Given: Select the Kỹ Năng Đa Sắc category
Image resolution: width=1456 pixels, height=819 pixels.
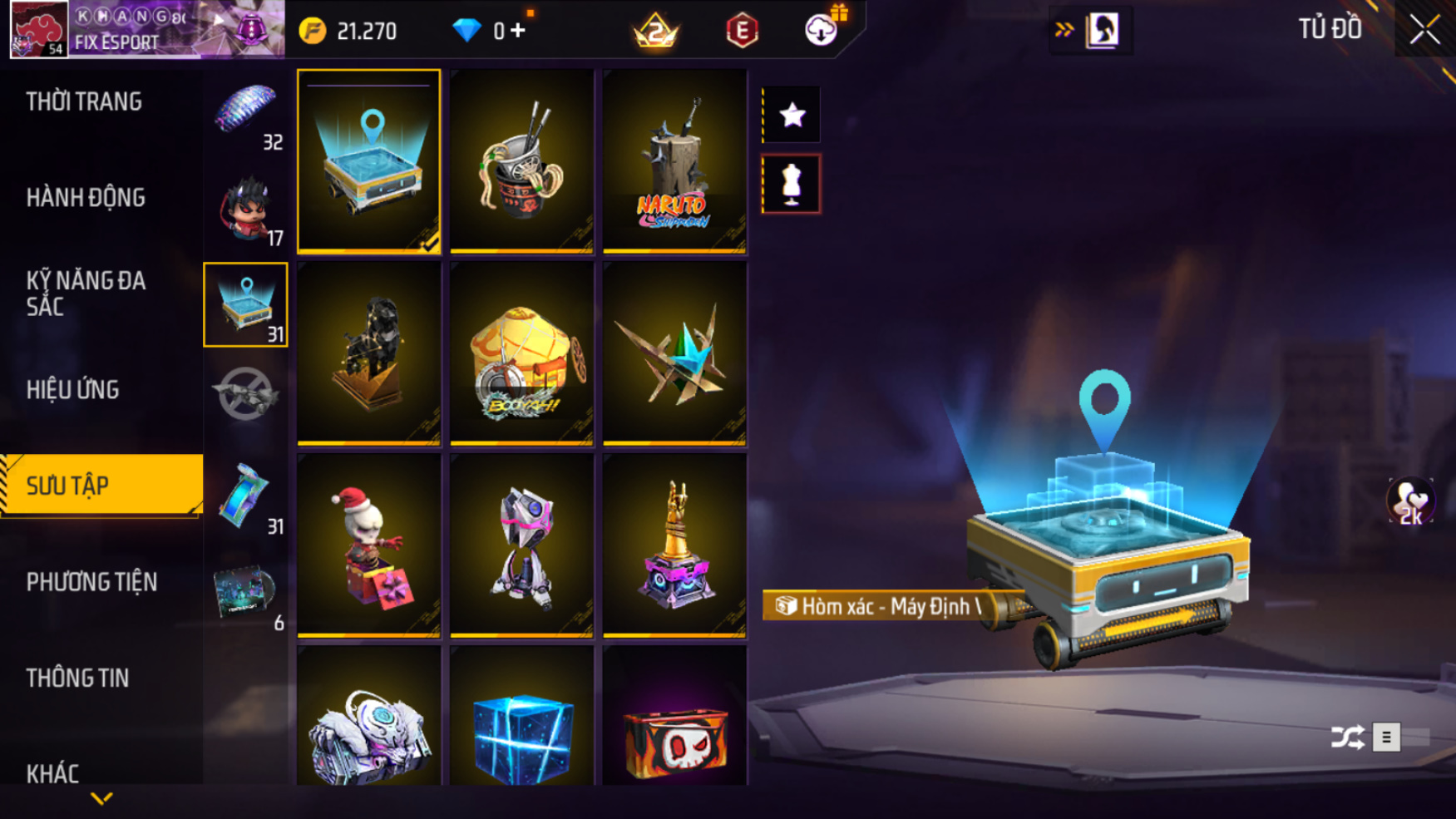Looking at the screenshot, I should pyautogui.click(x=86, y=294).
